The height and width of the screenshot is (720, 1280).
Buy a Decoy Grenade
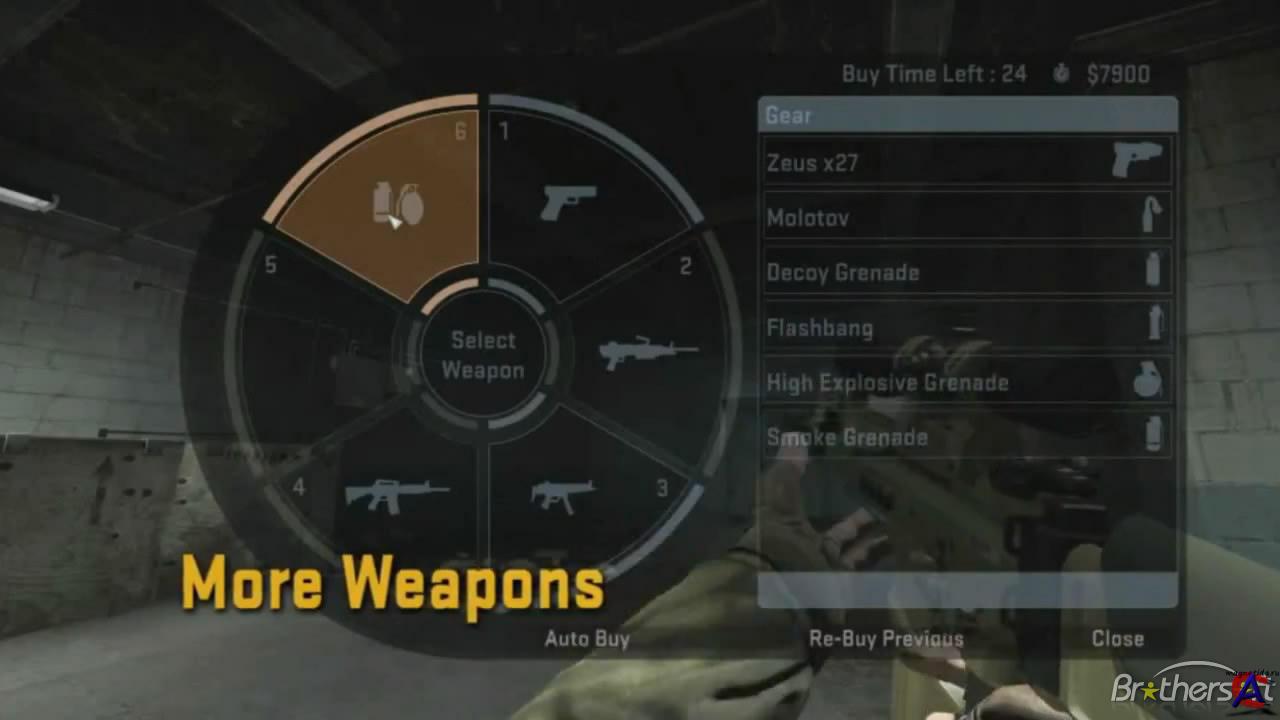click(x=966, y=272)
